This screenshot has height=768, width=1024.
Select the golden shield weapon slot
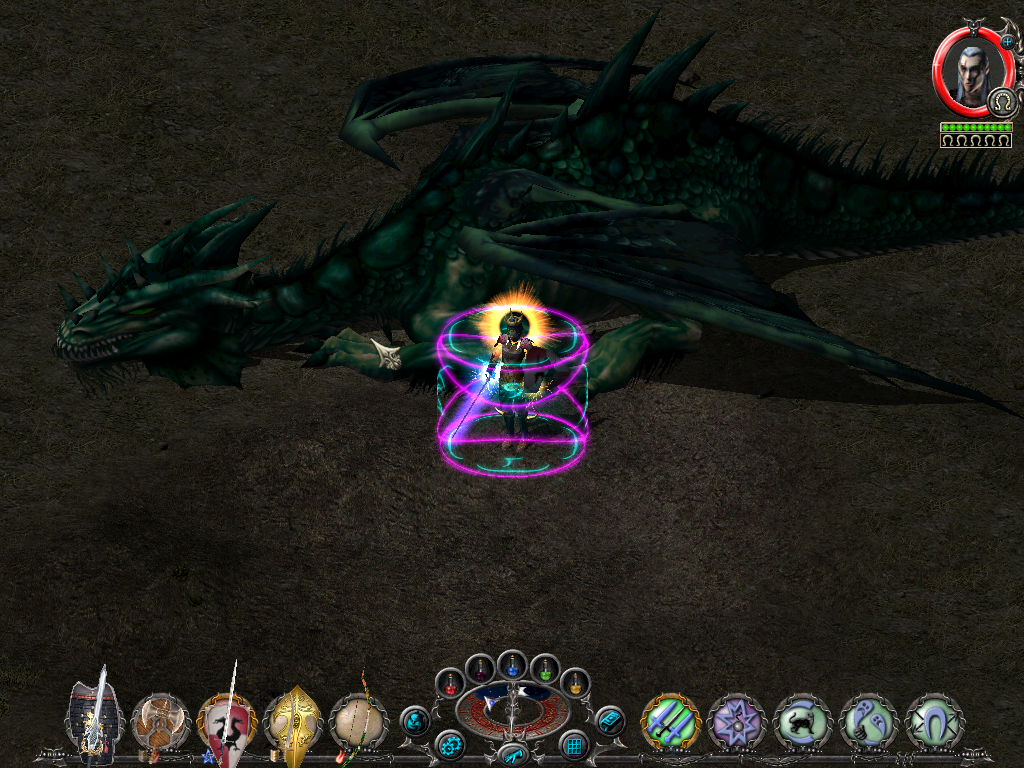pyautogui.click(x=292, y=720)
